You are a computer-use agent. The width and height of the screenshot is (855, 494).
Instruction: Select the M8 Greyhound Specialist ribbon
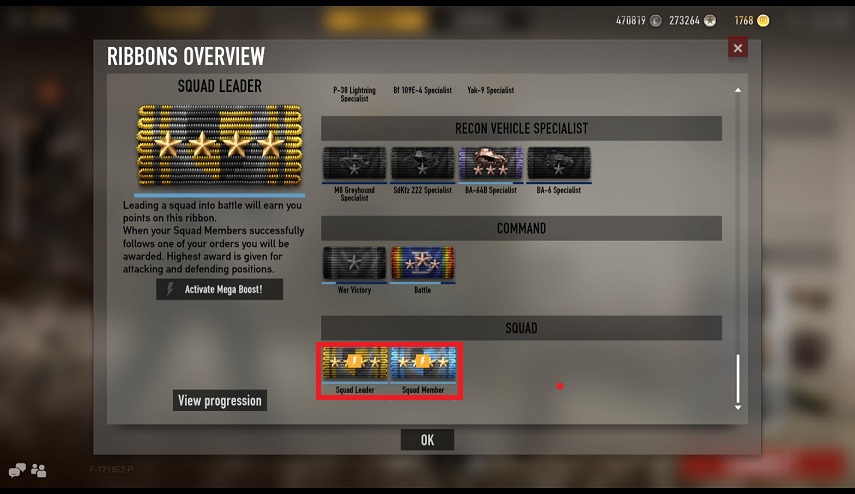[x=354, y=164]
